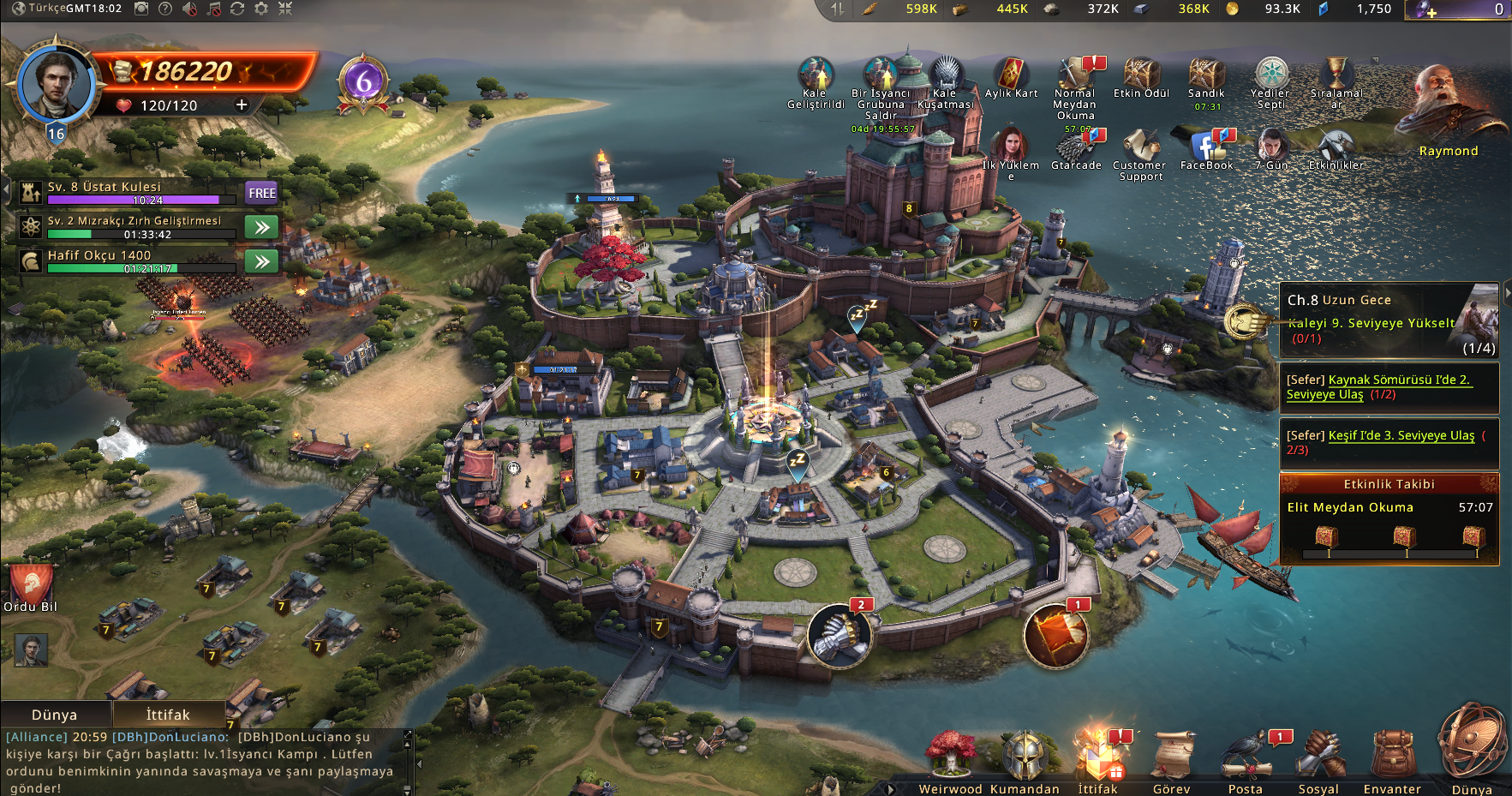The image size is (1512, 796).
Task: Open the Sosyal menu
Action: 1319,757
